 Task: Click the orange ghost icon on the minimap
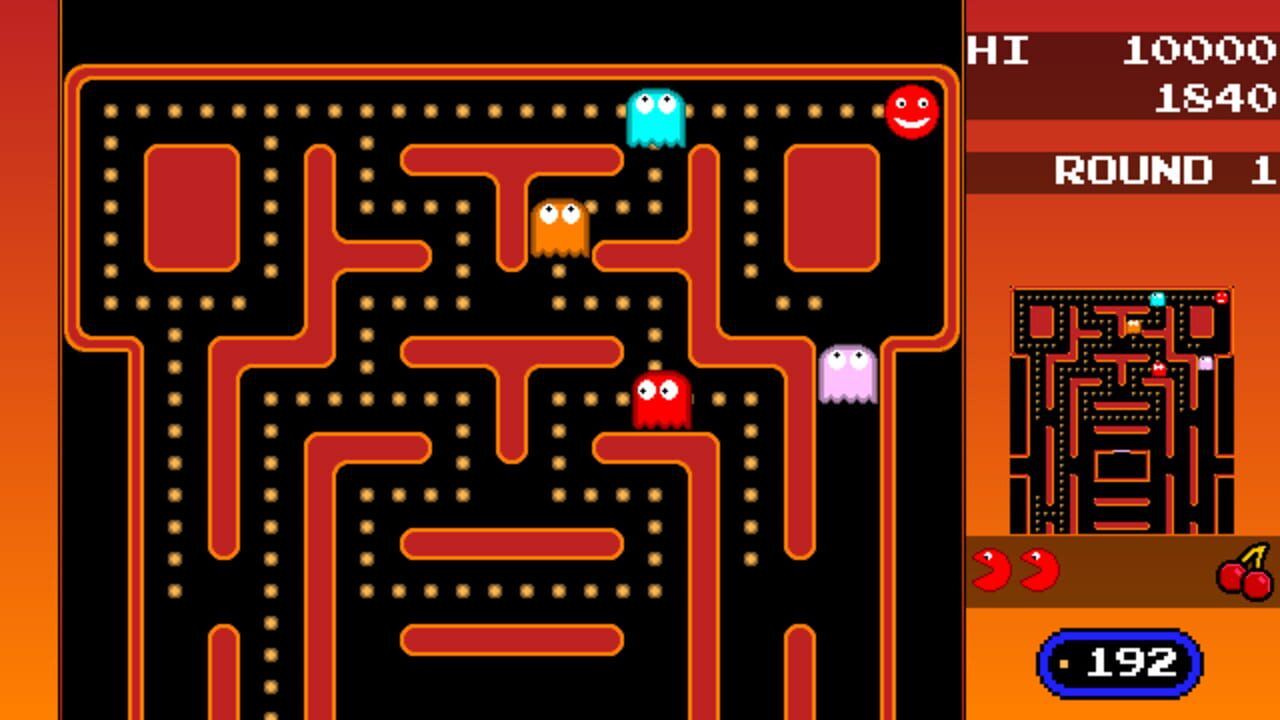[x=1133, y=327]
